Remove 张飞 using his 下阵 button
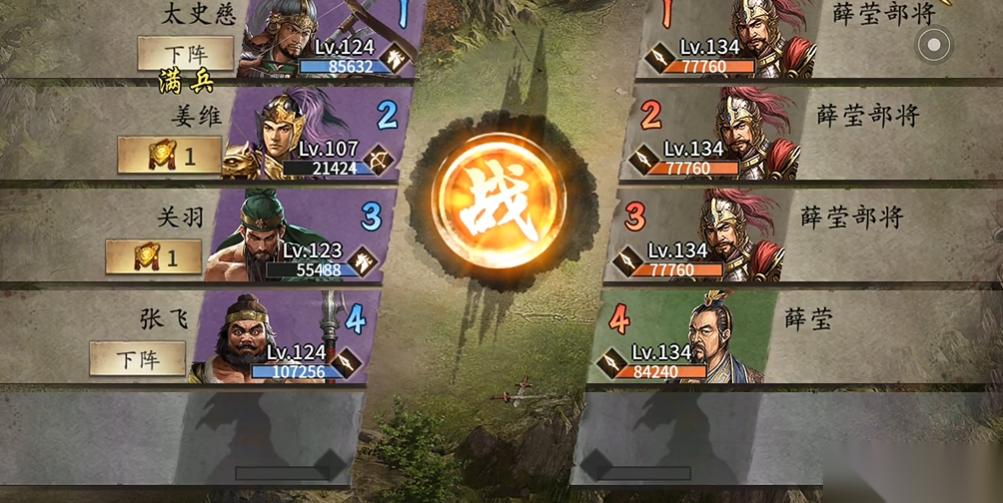 137,358
